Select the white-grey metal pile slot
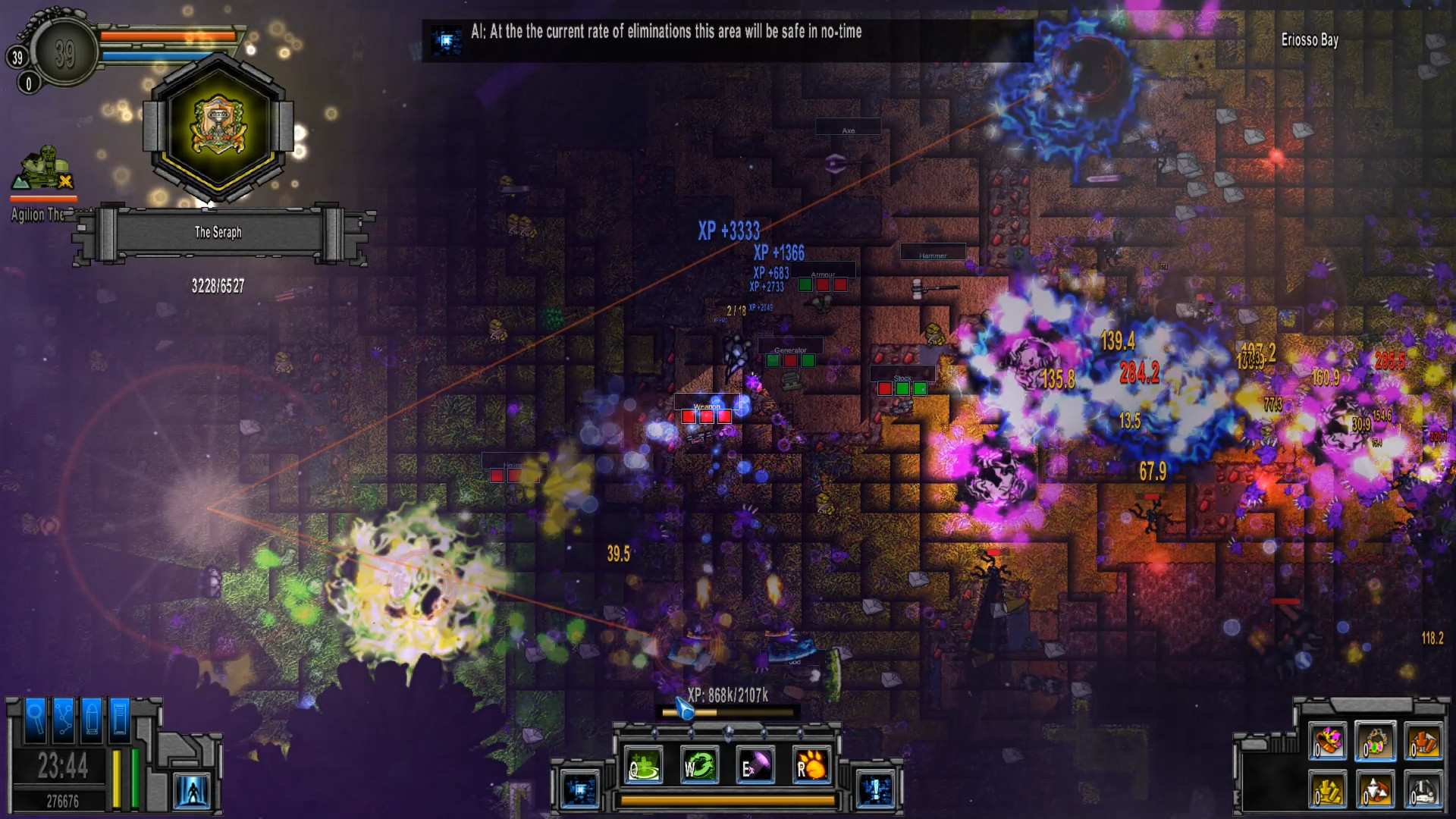1456x819 pixels. [1422, 790]
